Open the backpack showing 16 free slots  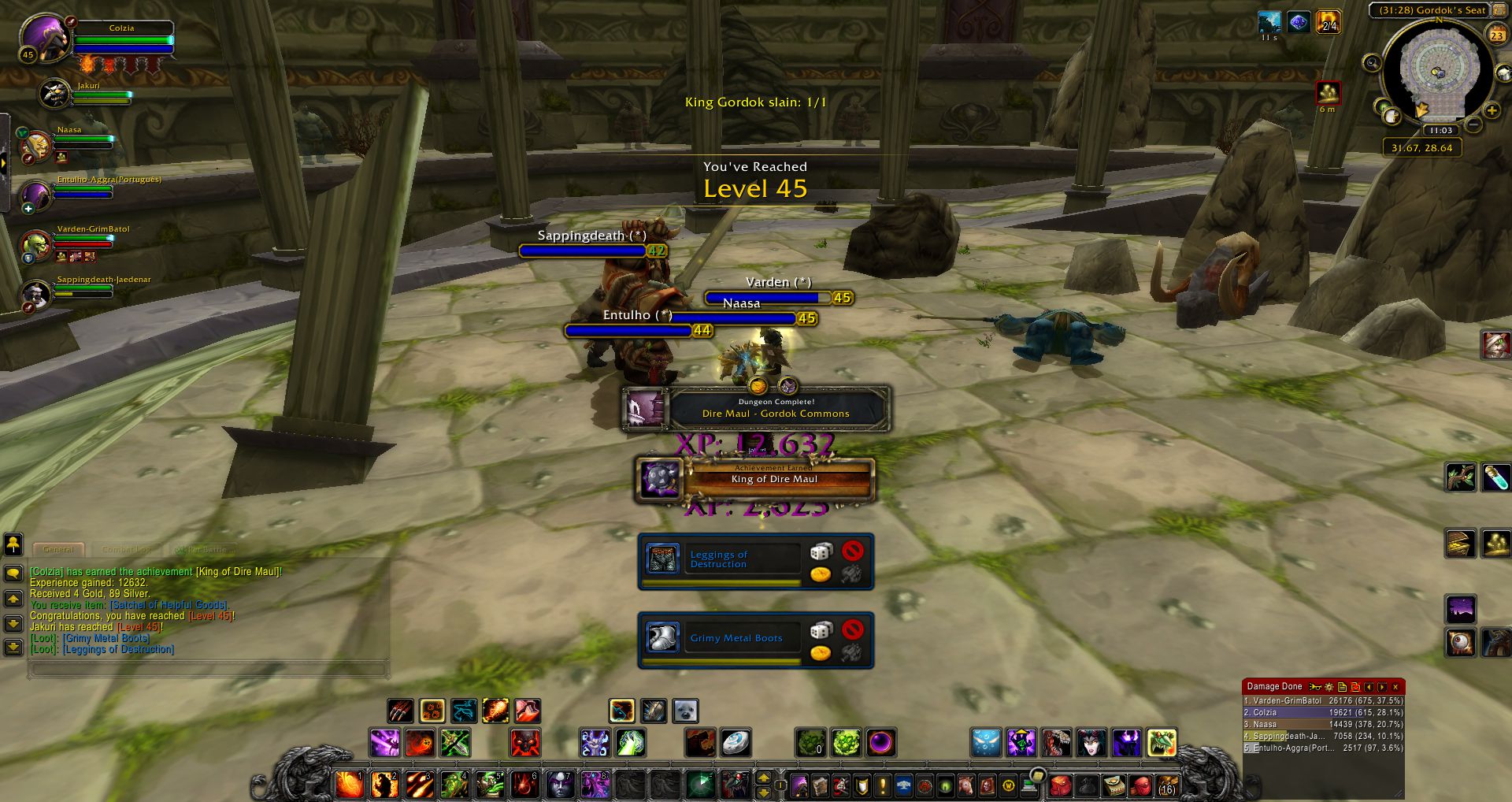[1166, 785]
